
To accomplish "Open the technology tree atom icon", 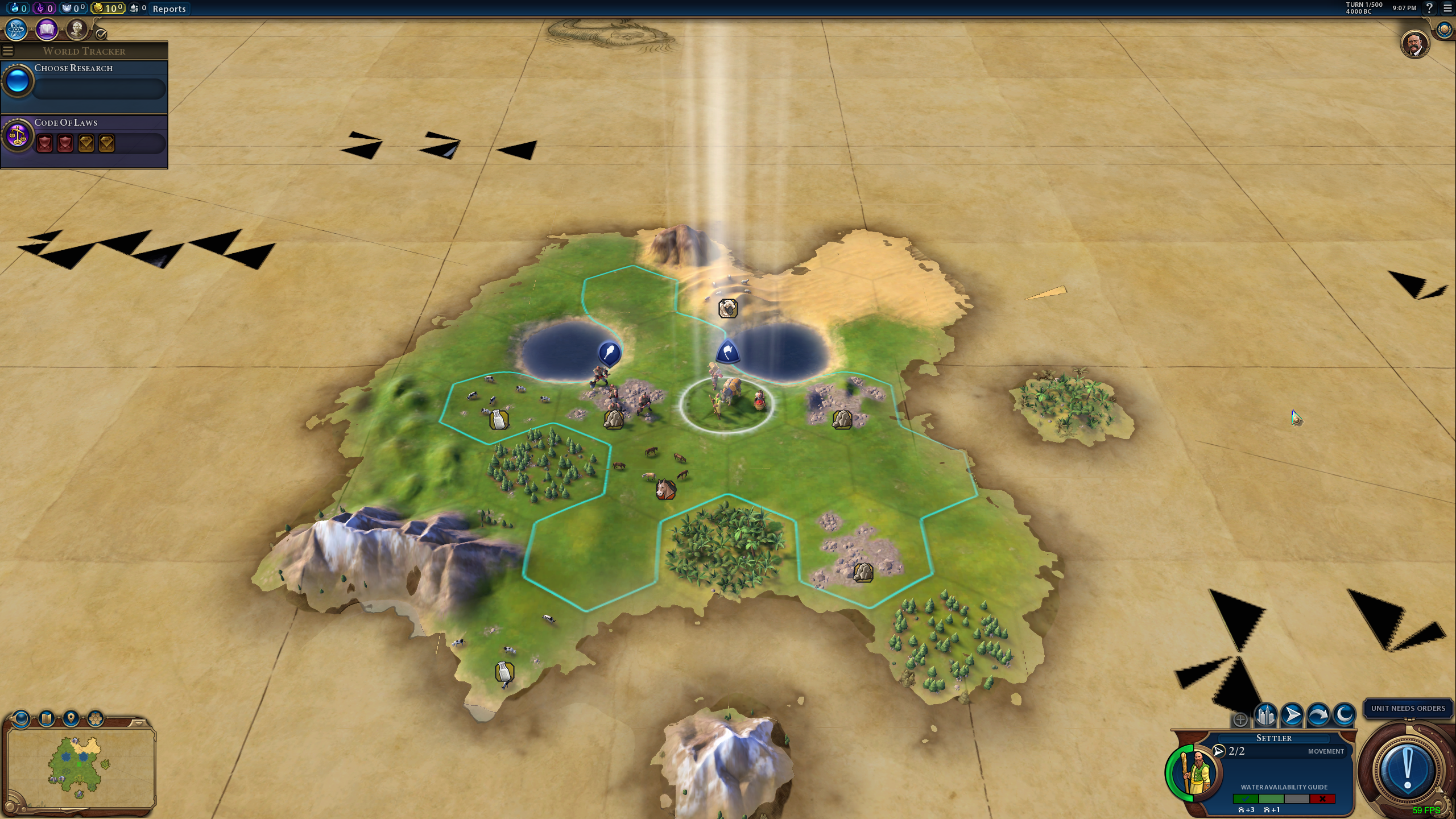I will [x=16, y=30].
